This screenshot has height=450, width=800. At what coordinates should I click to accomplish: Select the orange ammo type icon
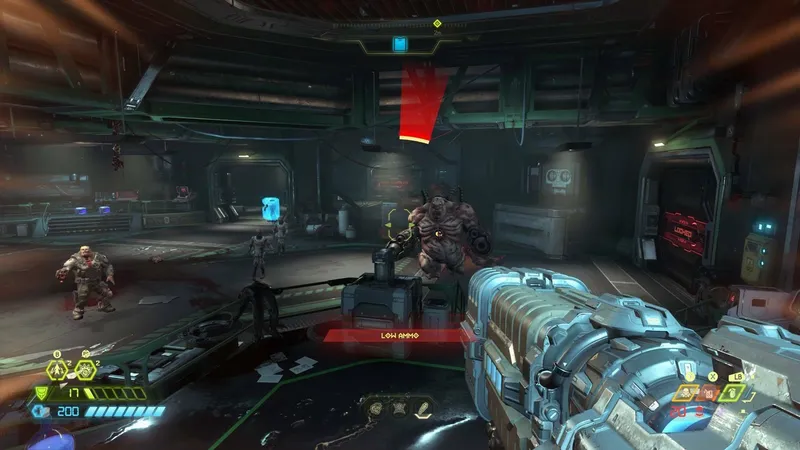[711, 393]
